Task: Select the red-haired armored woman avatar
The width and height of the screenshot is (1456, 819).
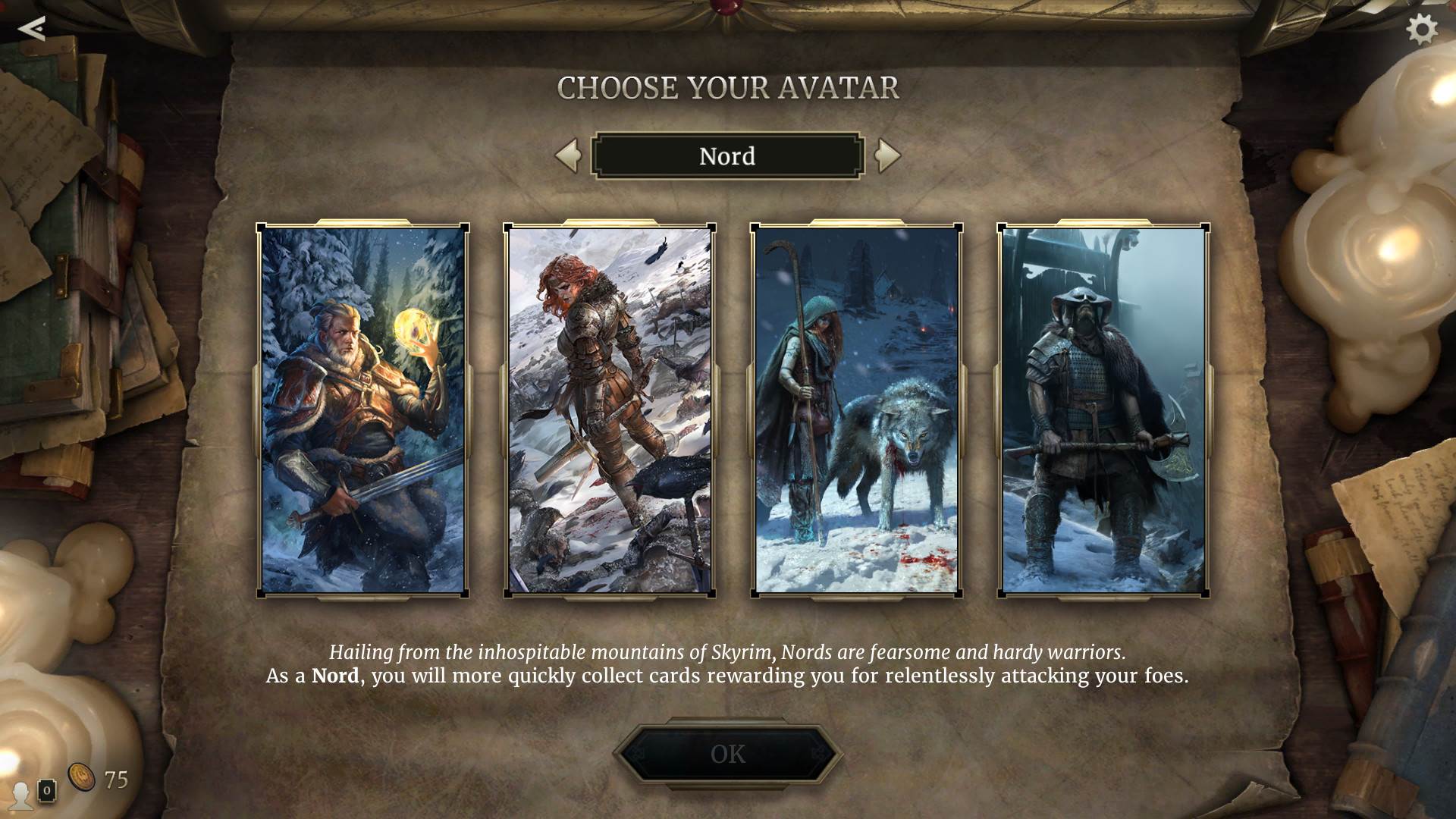Action: tap(610, 410)
